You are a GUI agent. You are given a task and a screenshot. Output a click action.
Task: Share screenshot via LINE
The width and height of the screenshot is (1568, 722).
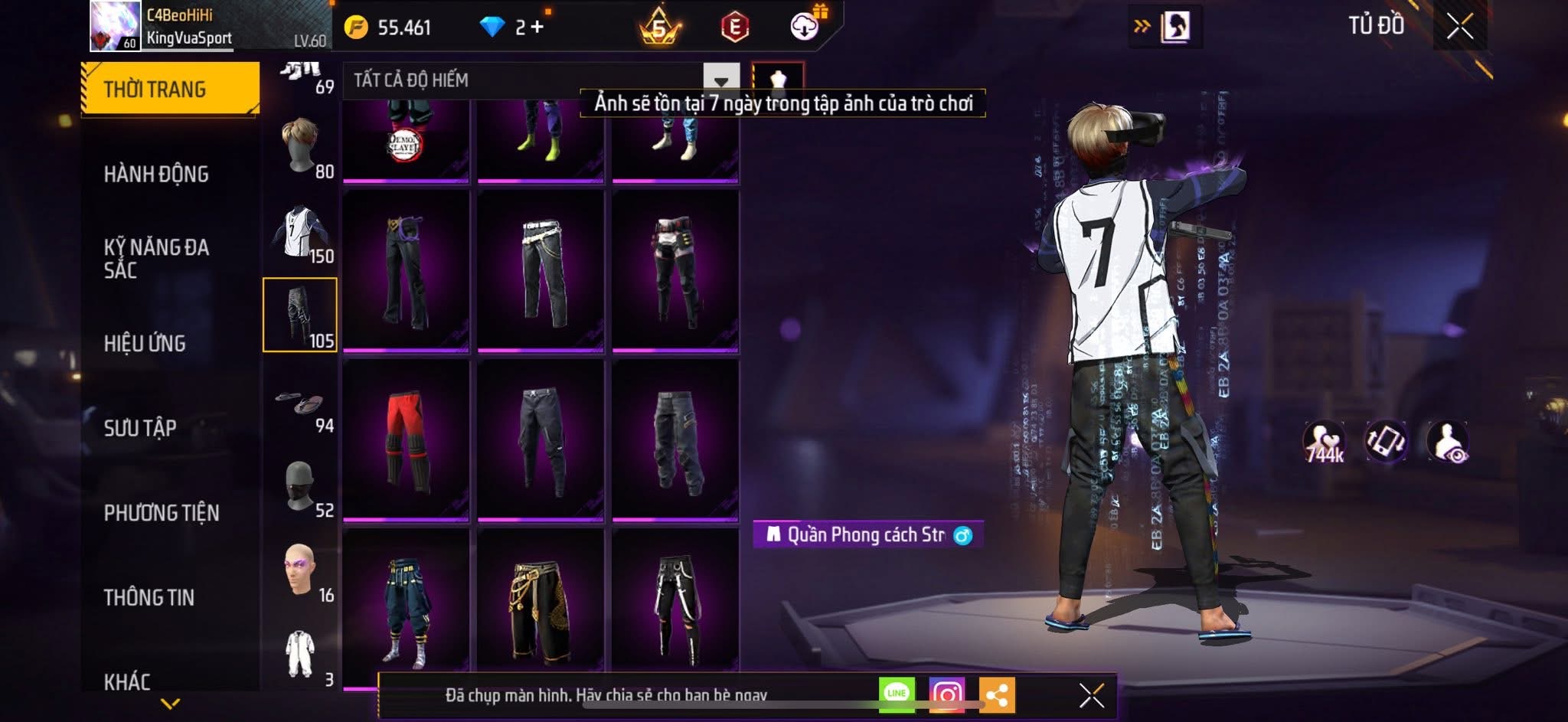tap(897, 694)
